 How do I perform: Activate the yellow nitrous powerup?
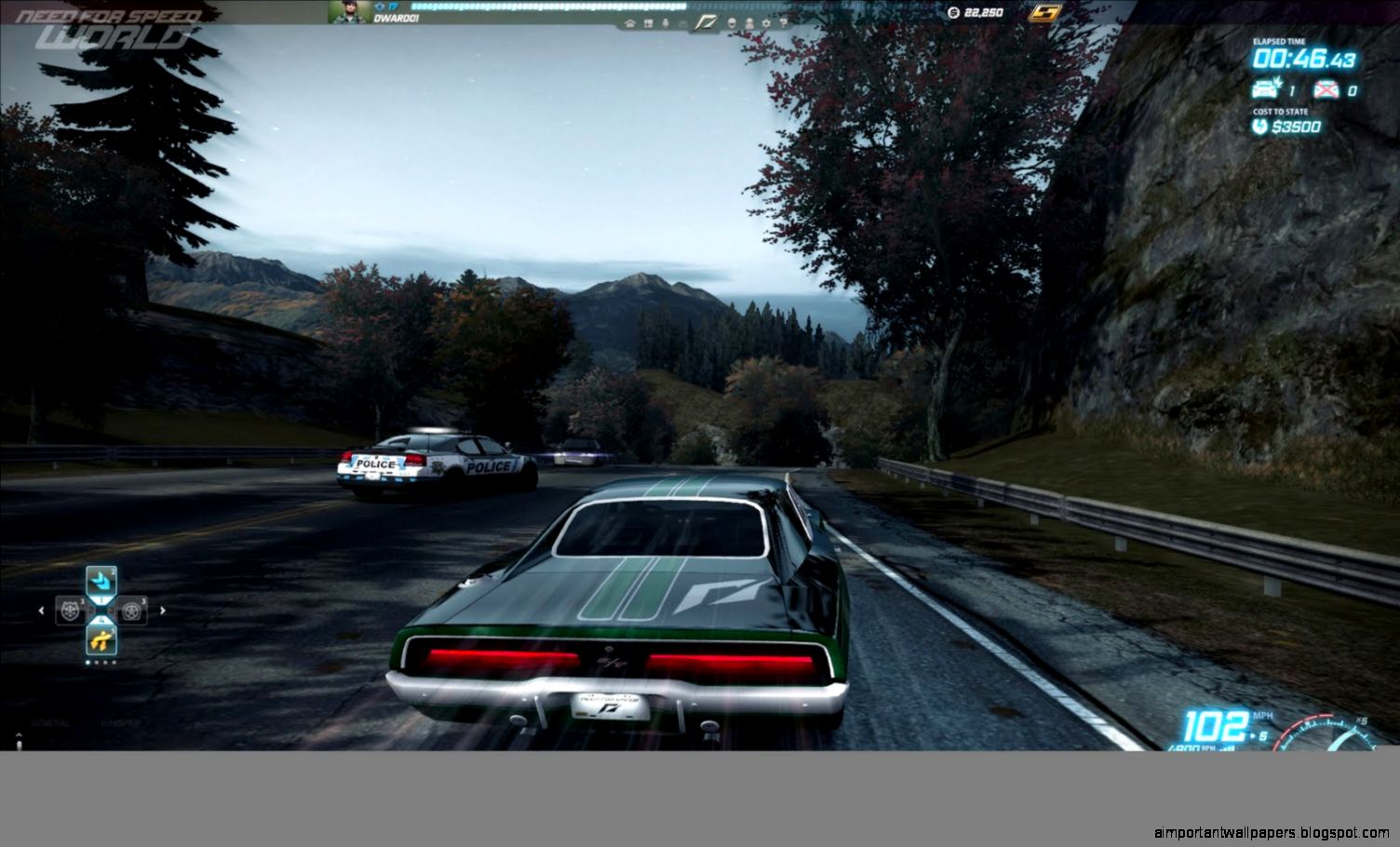101,641
